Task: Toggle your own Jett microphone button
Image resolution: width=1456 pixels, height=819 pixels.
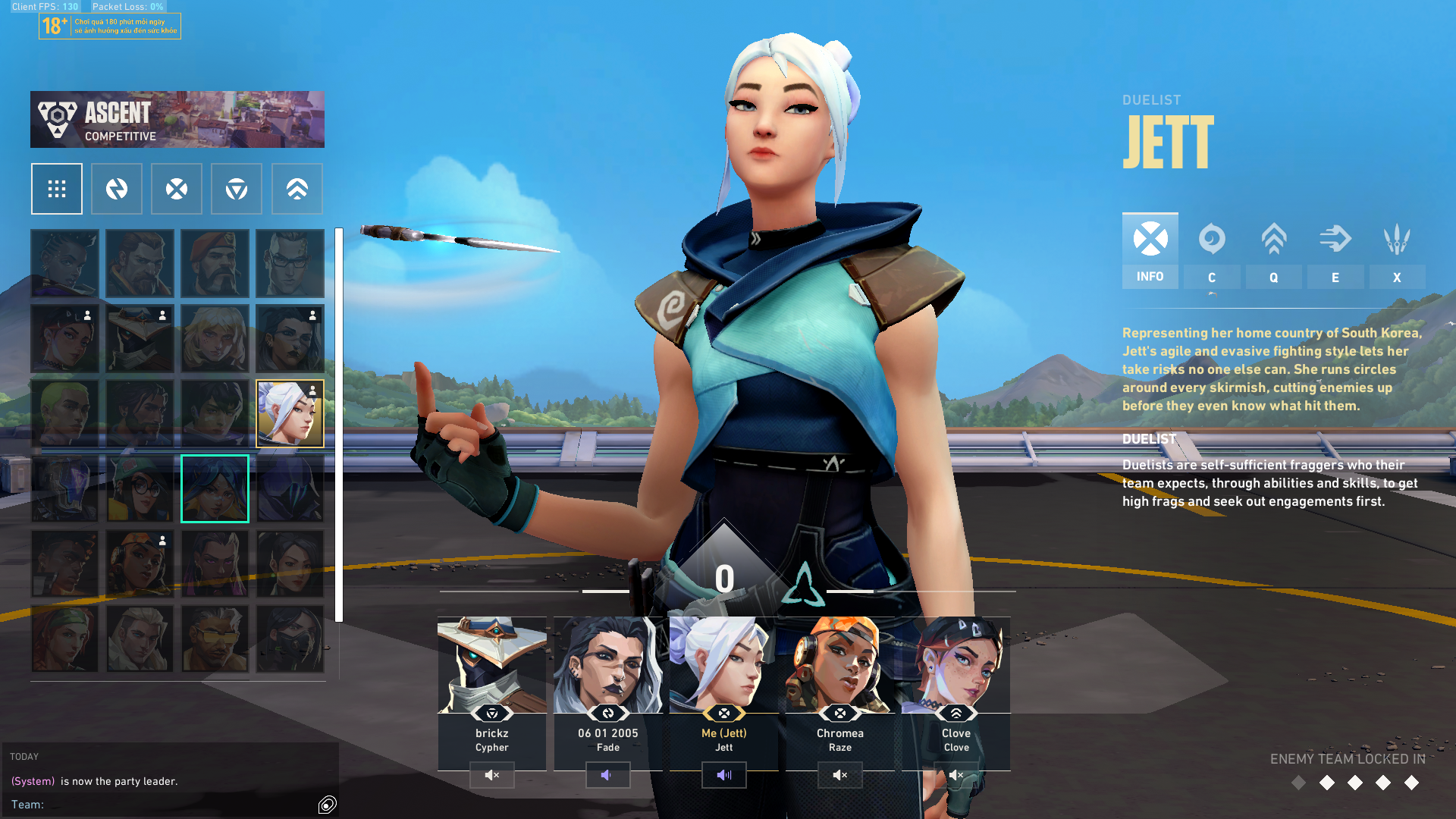Action: click(x=724, y=775)
